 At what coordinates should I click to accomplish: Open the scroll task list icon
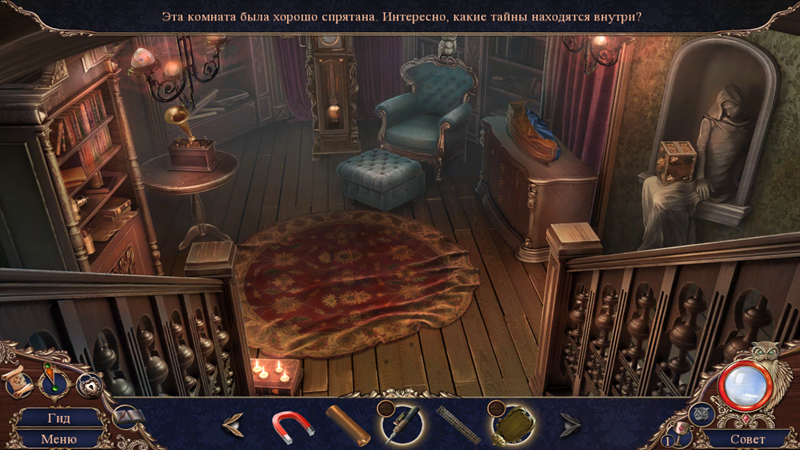(x=17, y=384)
